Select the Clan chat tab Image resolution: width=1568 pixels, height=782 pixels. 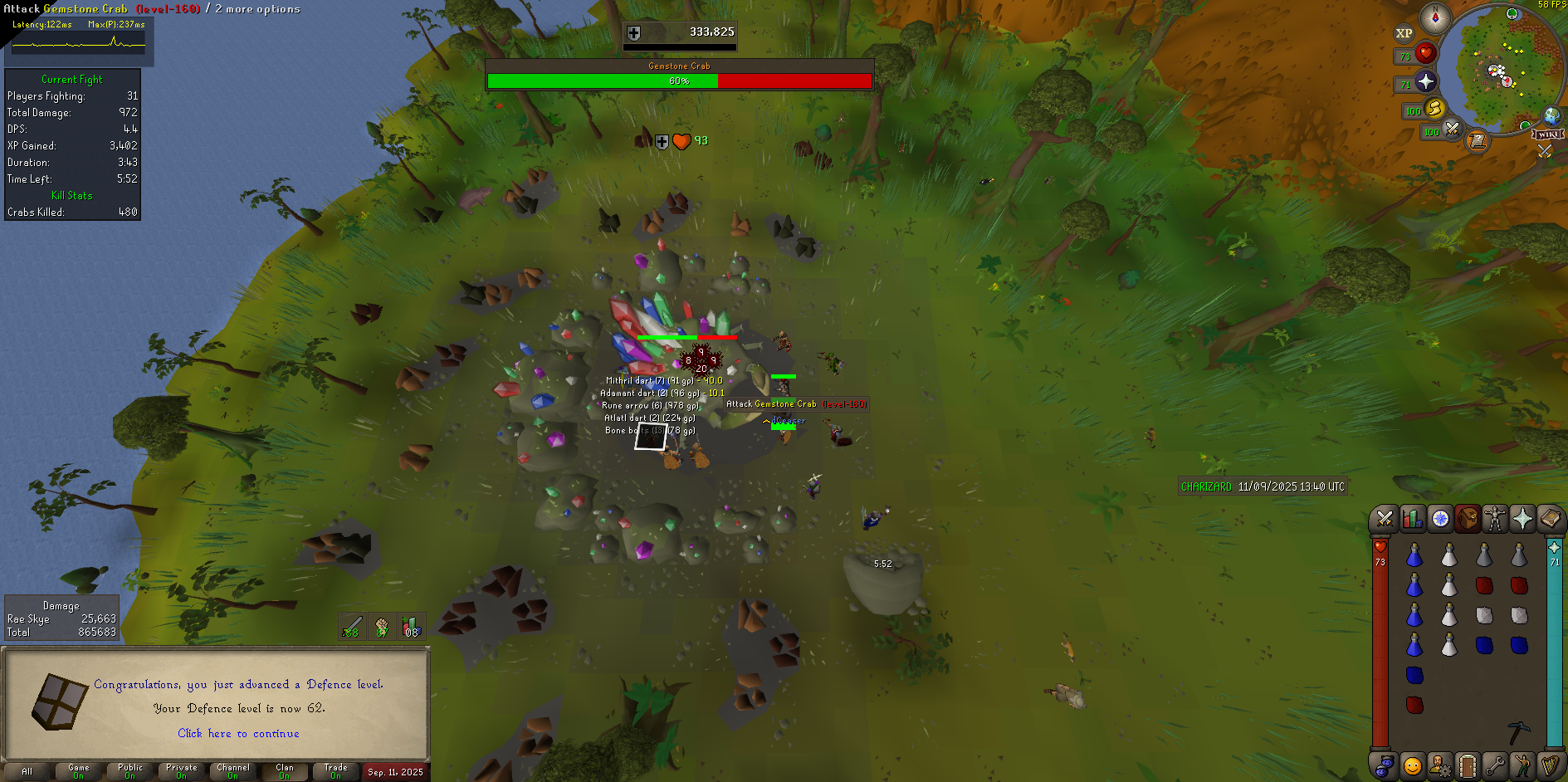click(x=285, y=771)
